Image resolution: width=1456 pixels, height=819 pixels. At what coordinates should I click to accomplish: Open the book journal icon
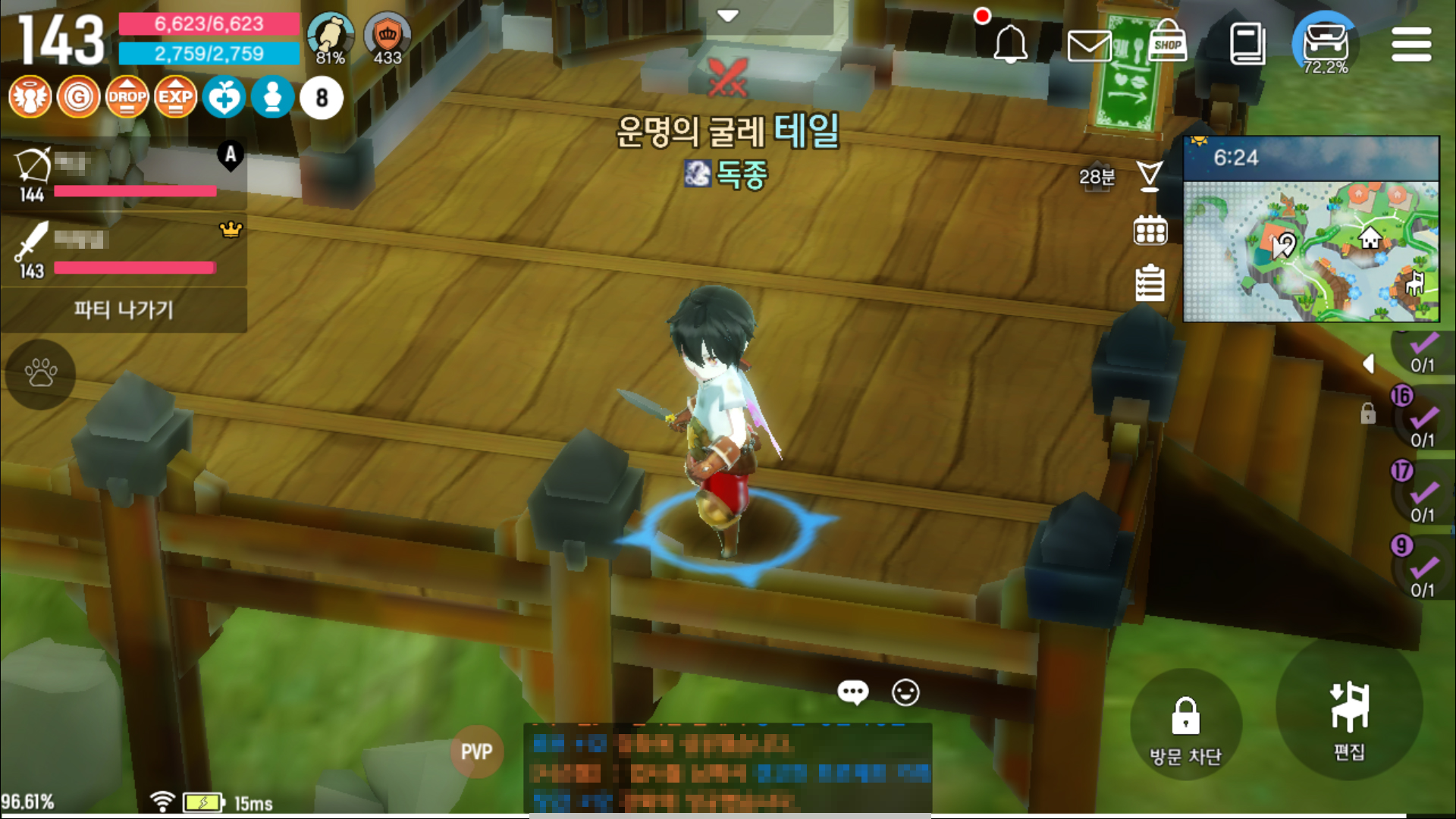pyautogui.click(x=1247, y=45)
